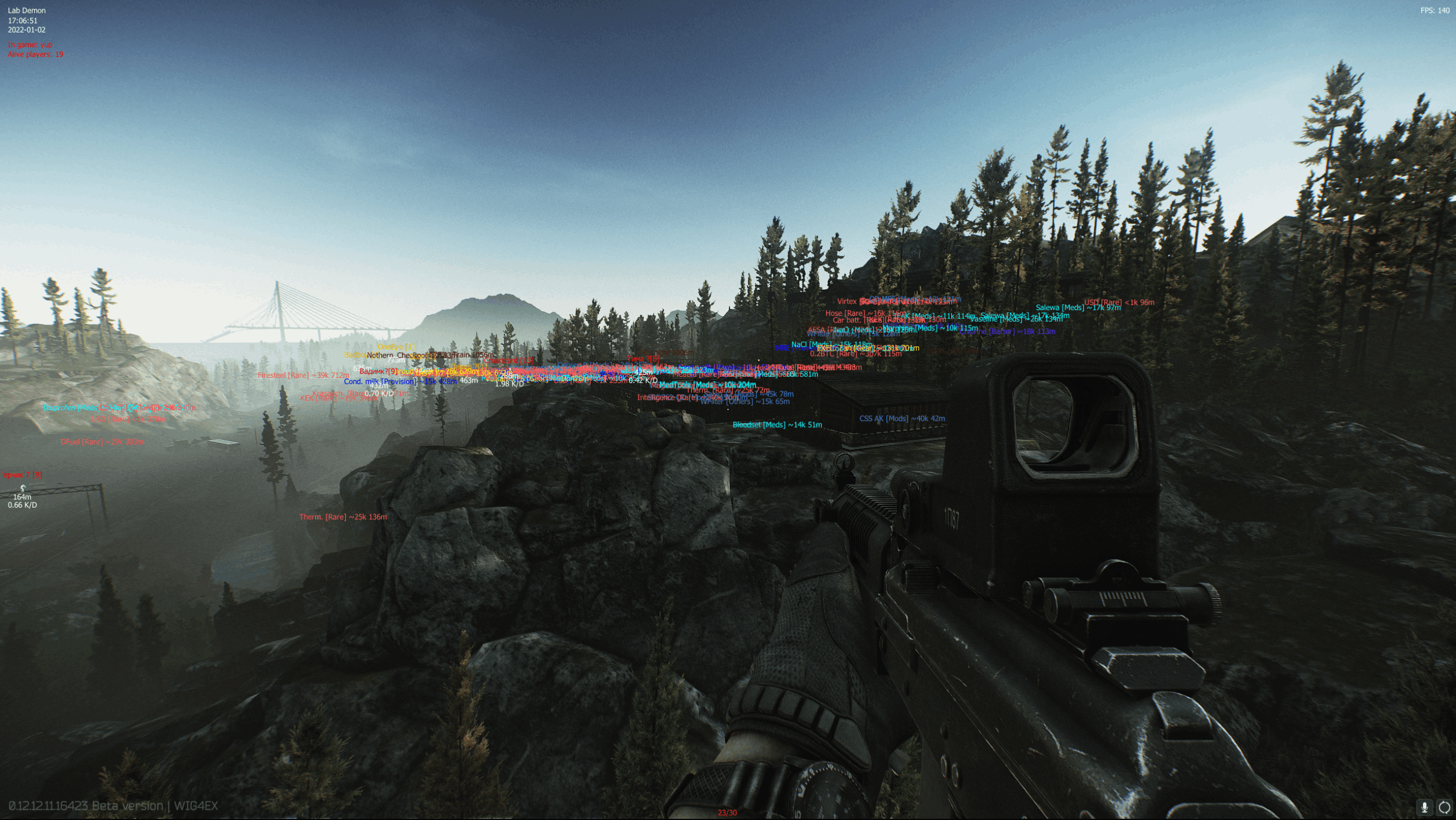Image resolution: width=1456 pixels, height=820 pixels.
Task: Select the Bloodset [Meds] label
Action: pos(777,424)
